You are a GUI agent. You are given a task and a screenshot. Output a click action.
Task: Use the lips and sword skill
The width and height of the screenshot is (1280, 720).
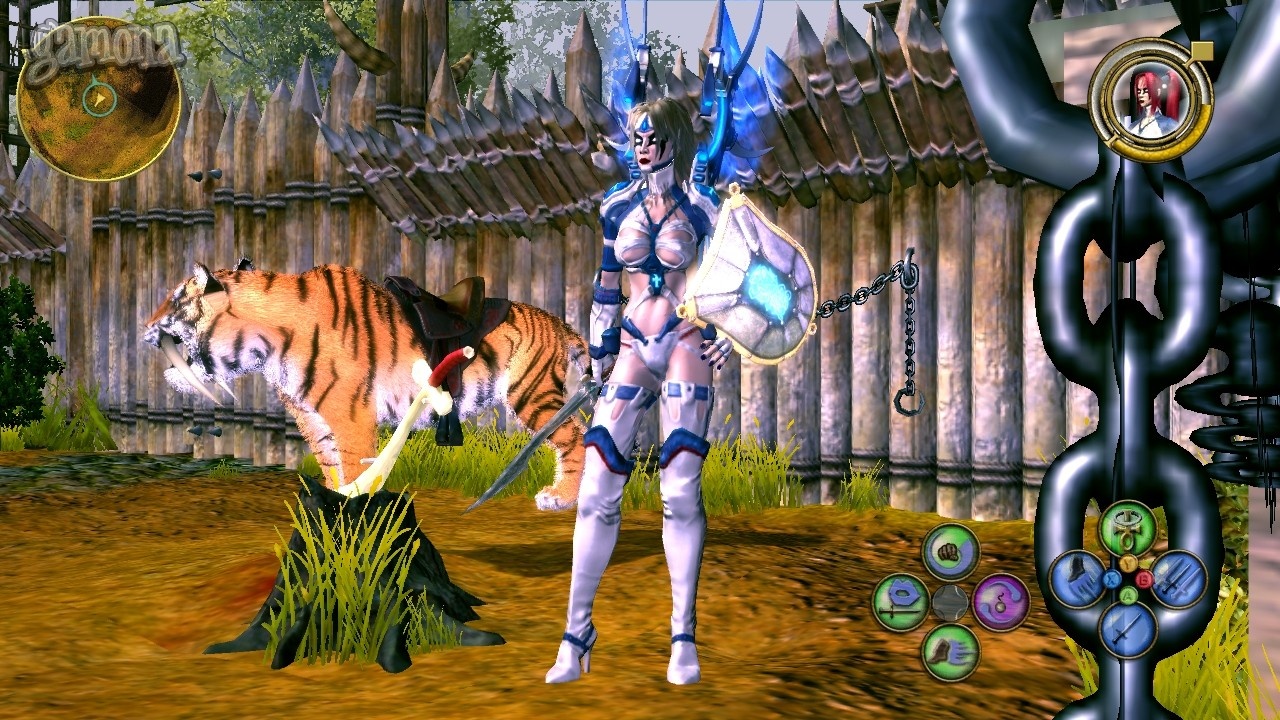[x=900, y=602]
